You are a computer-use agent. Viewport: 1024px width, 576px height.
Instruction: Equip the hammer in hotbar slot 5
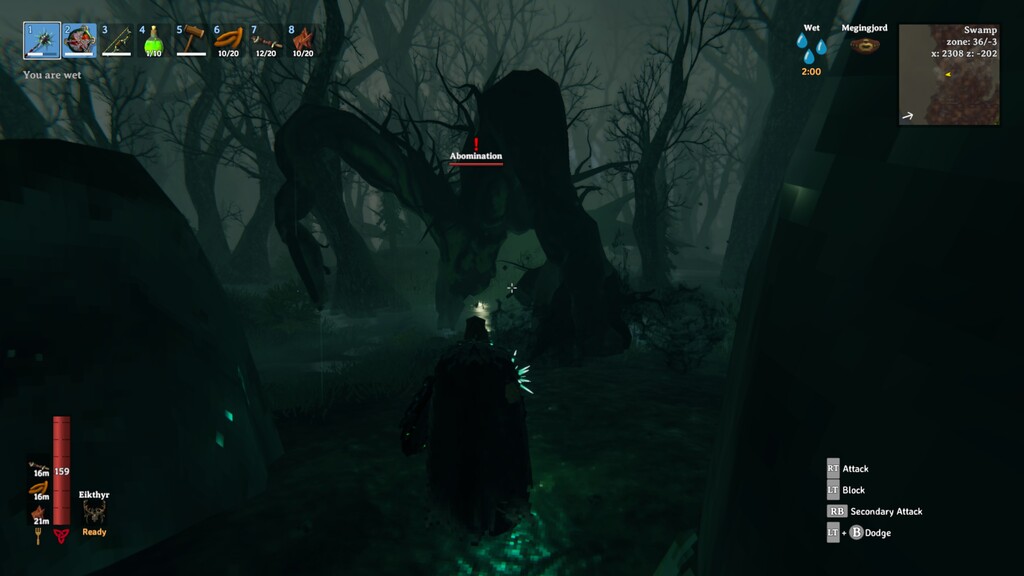pos(192,41)
